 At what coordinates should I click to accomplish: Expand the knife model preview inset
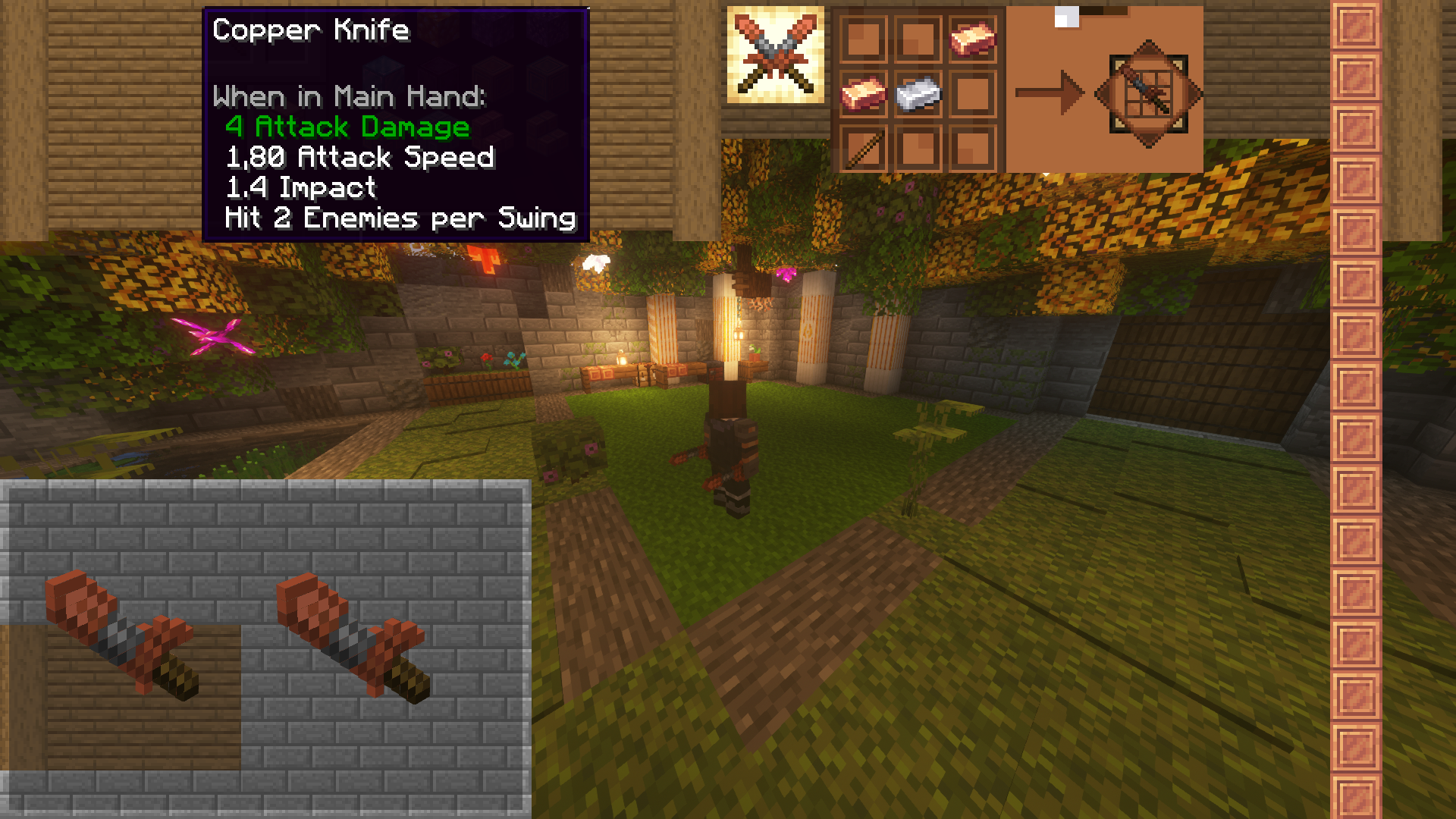[265, 648]
